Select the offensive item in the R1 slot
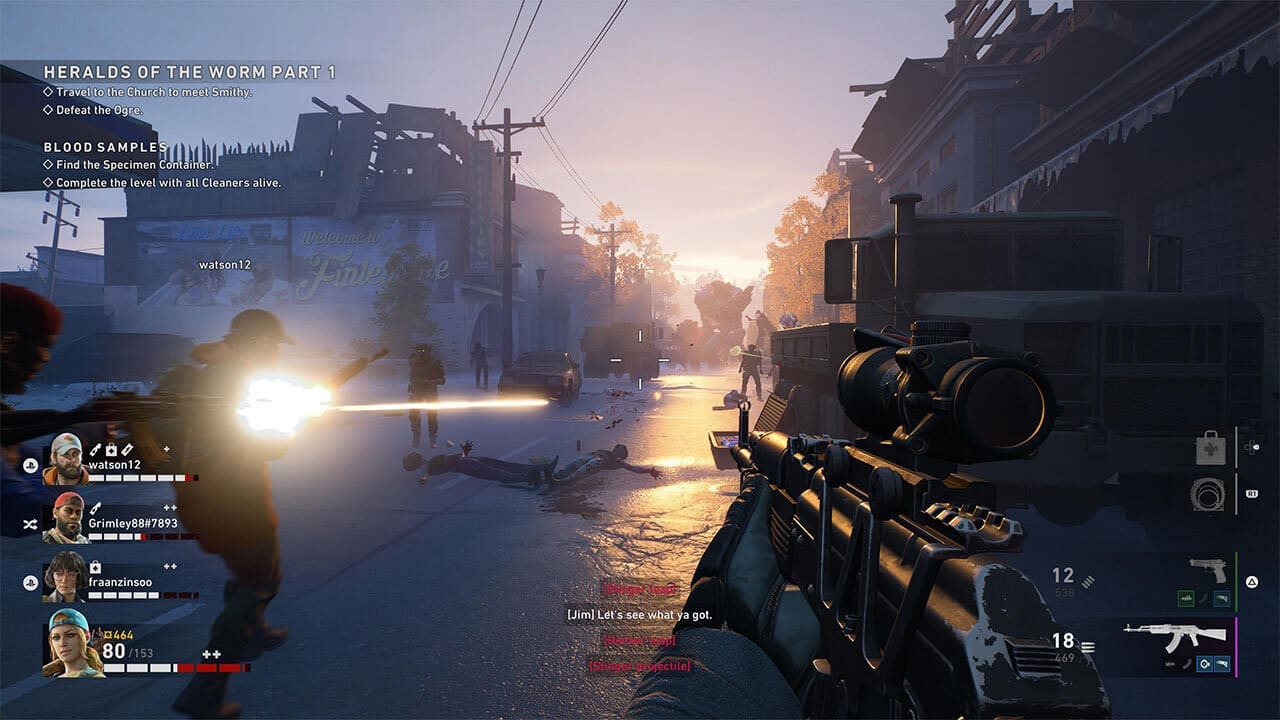Viewport: 1280px width, 720px height. point(1207,494)
